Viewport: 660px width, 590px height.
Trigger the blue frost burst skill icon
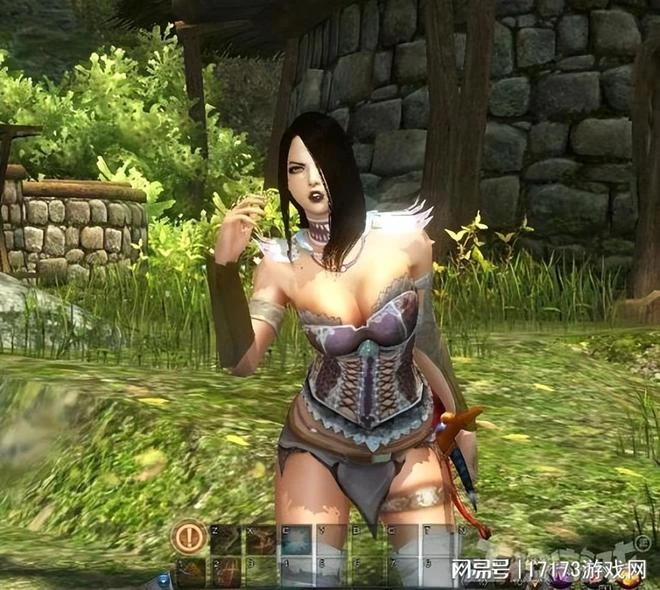pyautogui.click(x=296, y=539)
